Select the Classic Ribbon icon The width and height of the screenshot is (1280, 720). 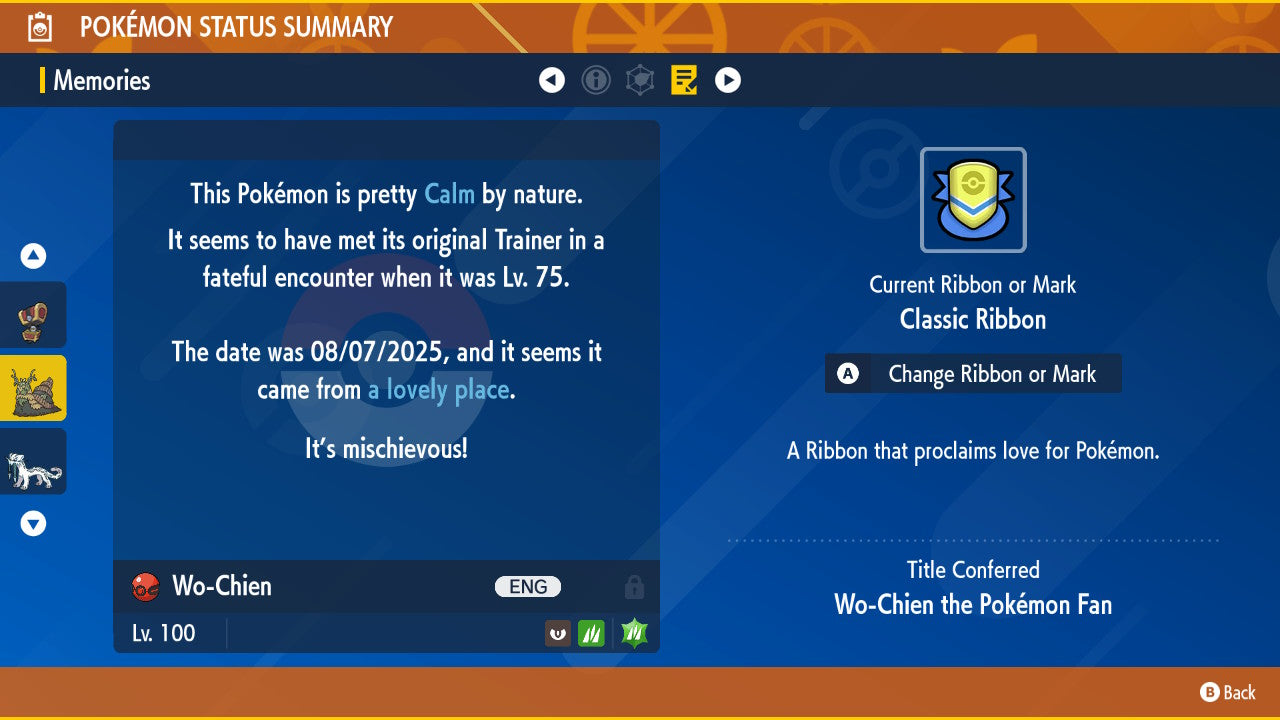click(x=973, y=200)
